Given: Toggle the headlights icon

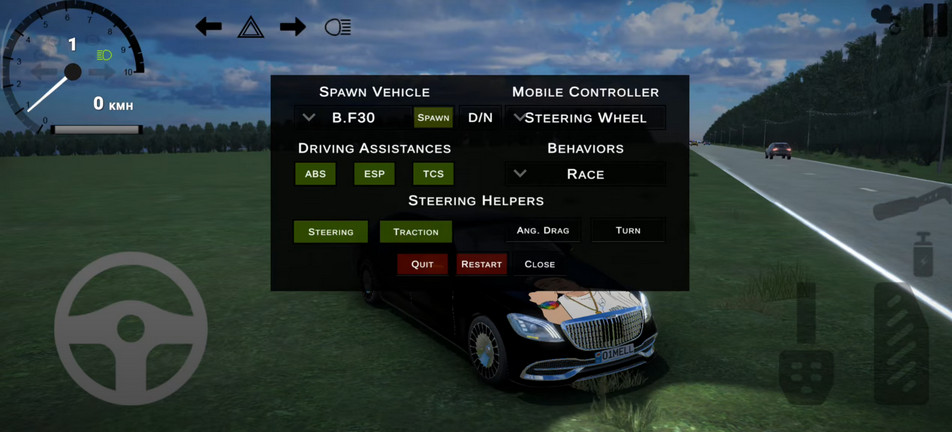Looking at the screenshot, I should (x=338, y=27).
